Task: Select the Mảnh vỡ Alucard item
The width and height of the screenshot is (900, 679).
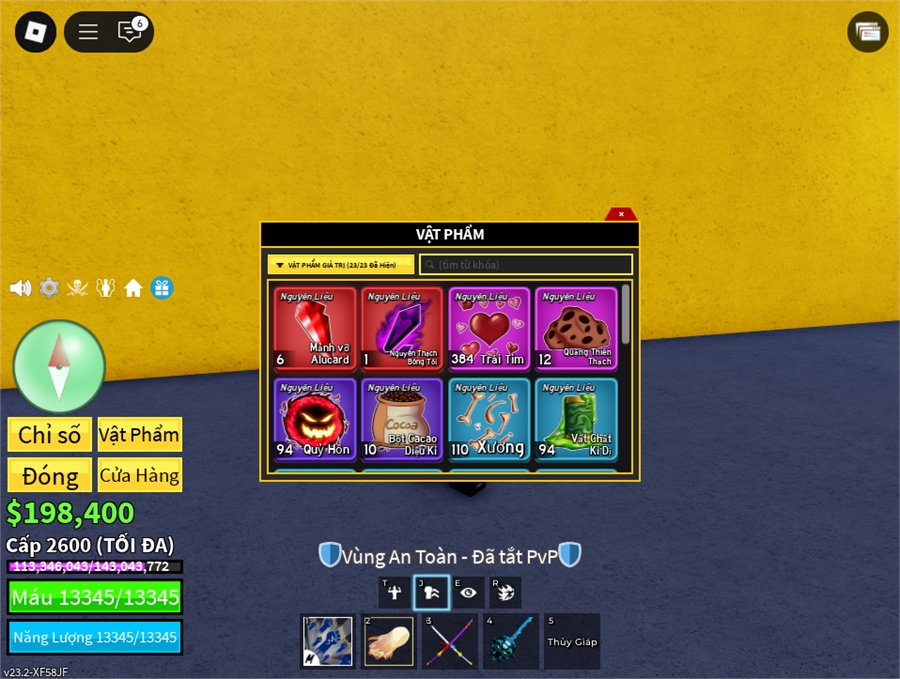Action: tap(315, 329)
